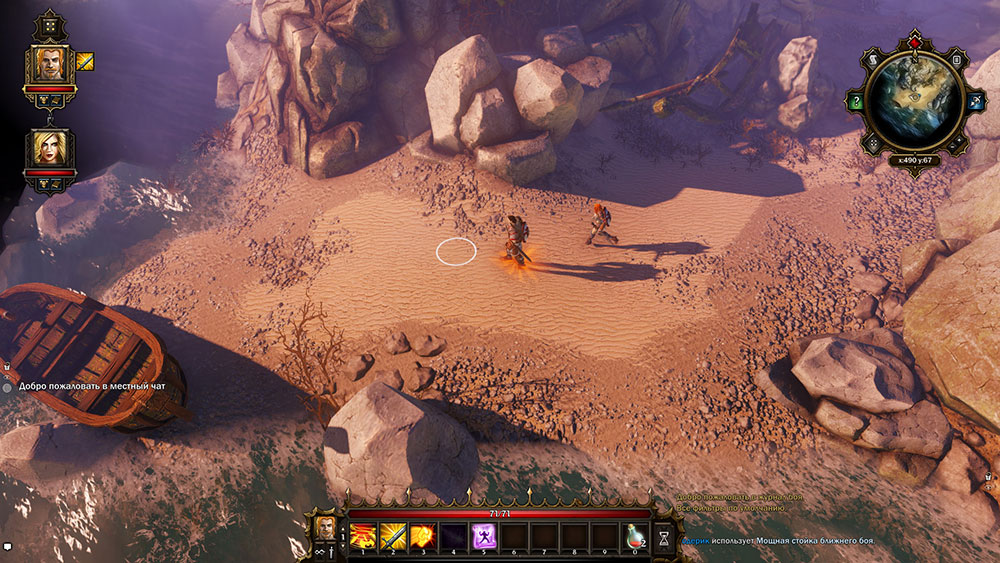Activate the flaming fist skill in slot 3
Viewport: 1000px width, 563px height.
(423, 536)
